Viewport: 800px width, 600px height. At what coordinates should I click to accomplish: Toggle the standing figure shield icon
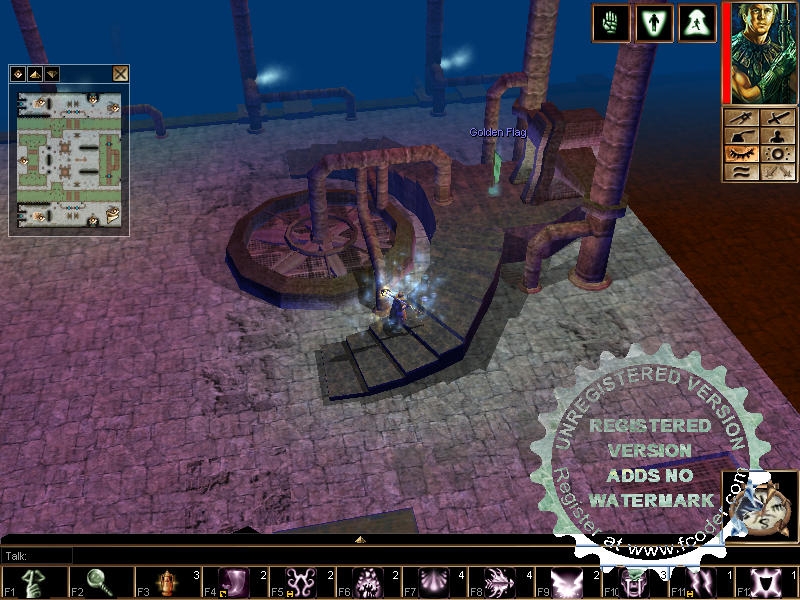(654, 23)
